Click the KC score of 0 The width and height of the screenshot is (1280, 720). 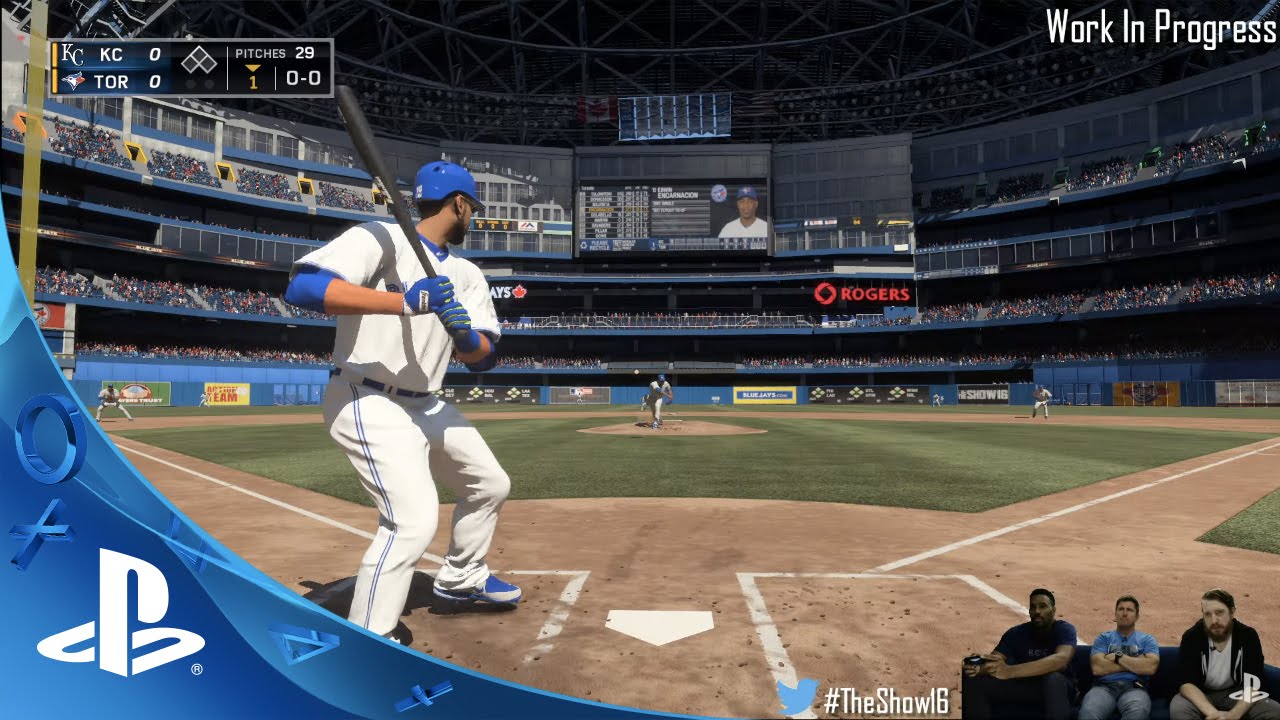tap(155, 54)
